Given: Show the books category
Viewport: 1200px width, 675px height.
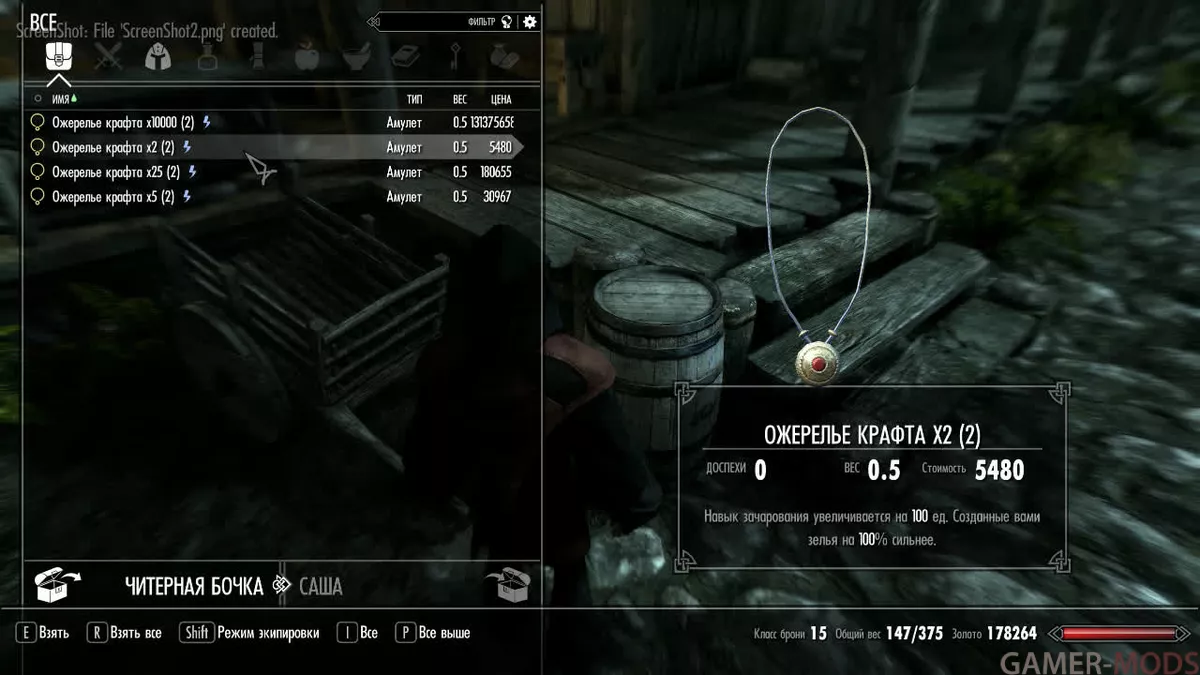Looking at the screenshot, I should tap(405, 56).
